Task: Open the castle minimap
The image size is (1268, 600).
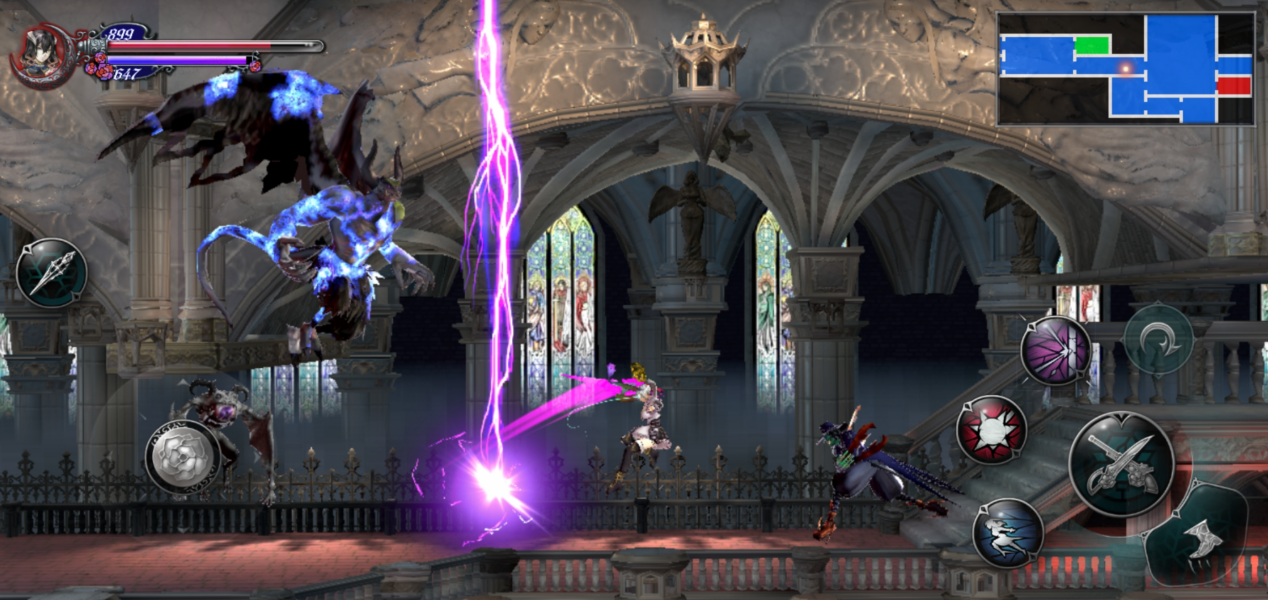Action: tap(1125, 68)
